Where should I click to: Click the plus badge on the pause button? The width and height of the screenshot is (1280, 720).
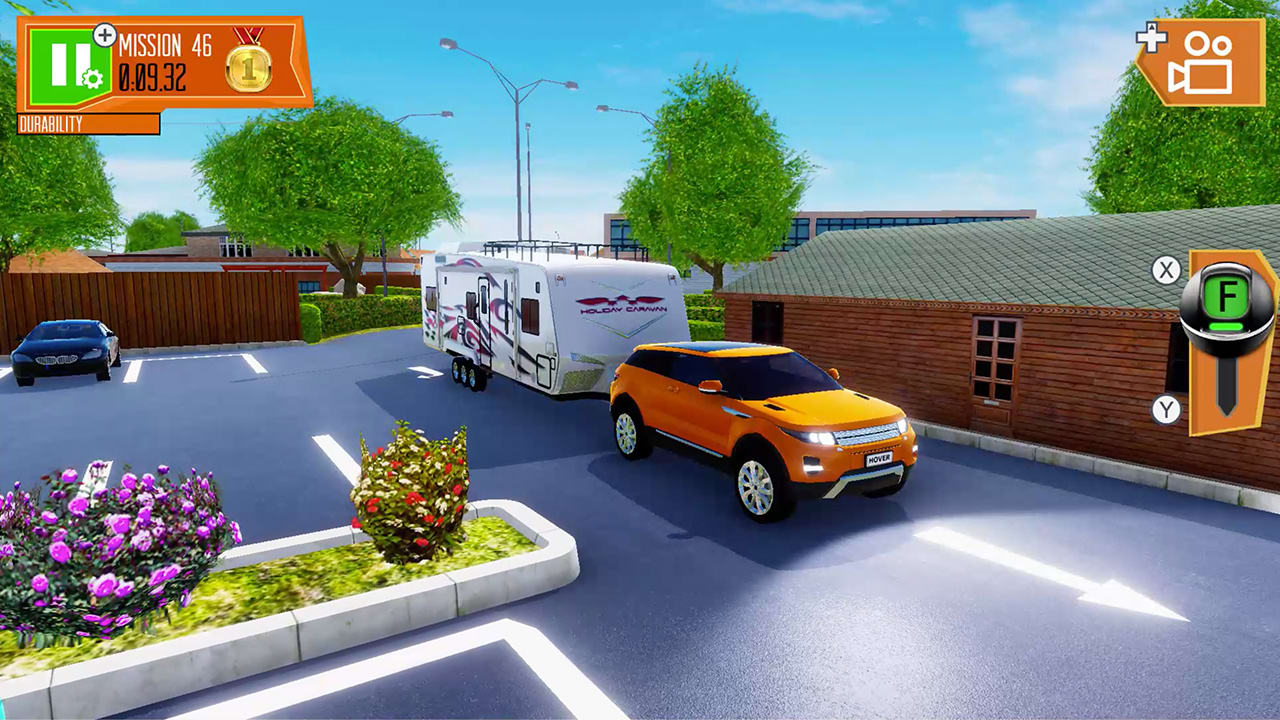pyautogui.click(x=105, y=35)
